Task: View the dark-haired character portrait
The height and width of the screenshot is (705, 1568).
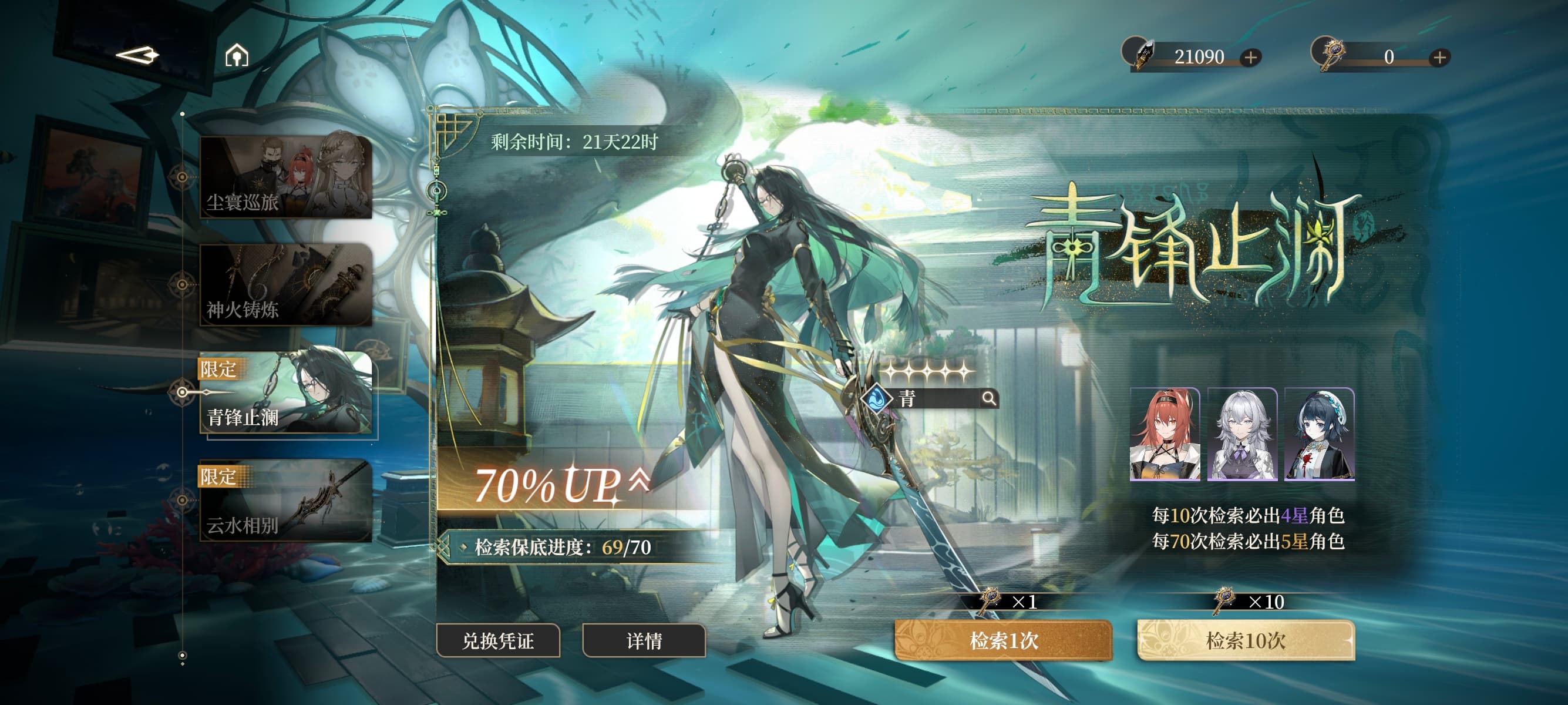Action: (1319, 435)
